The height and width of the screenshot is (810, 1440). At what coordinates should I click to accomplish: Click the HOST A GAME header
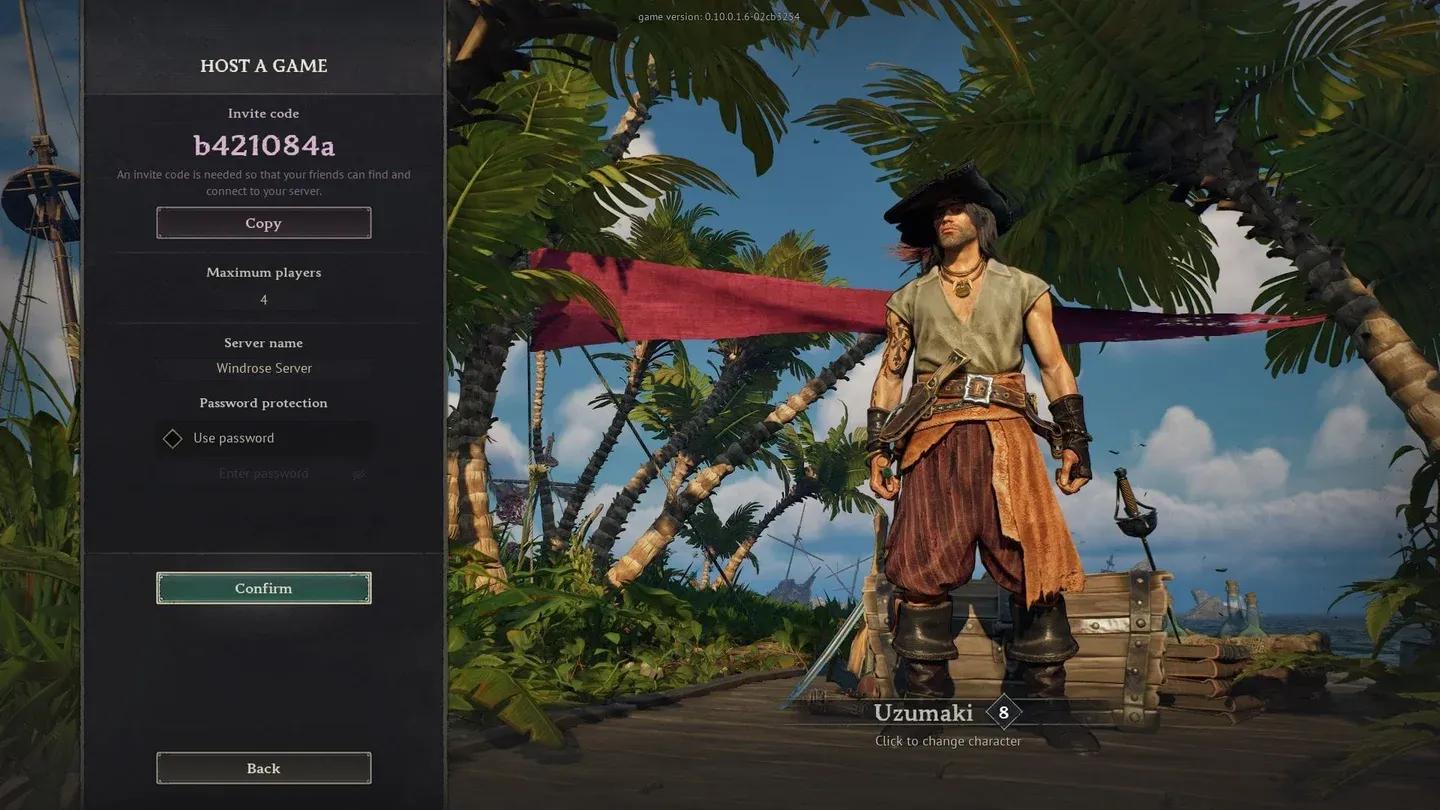pos(263,65)
